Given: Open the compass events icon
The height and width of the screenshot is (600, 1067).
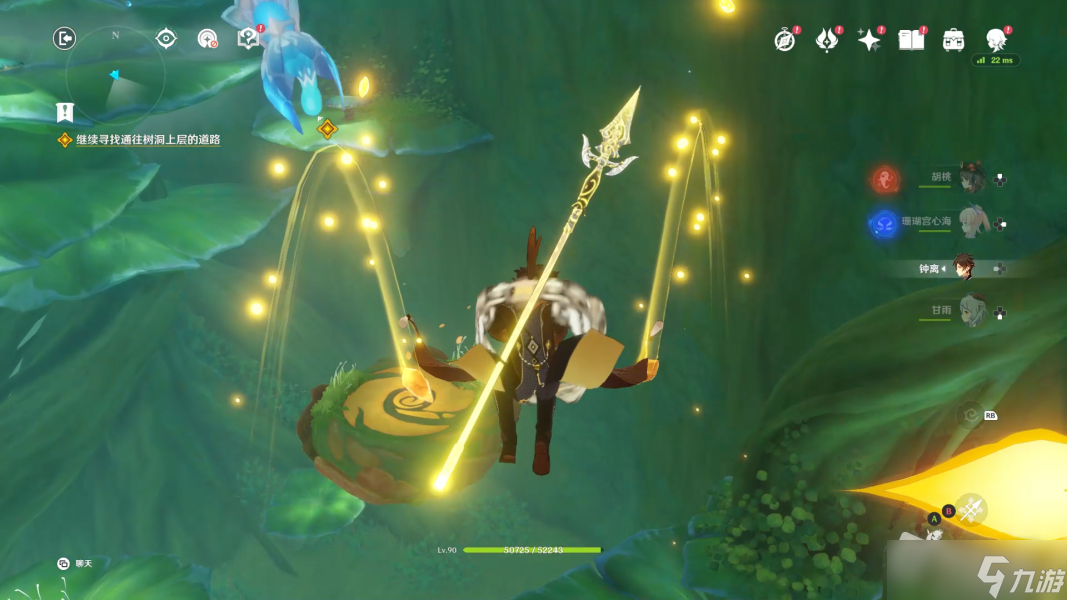Looking at the screenshot, I should coord(785,40).
